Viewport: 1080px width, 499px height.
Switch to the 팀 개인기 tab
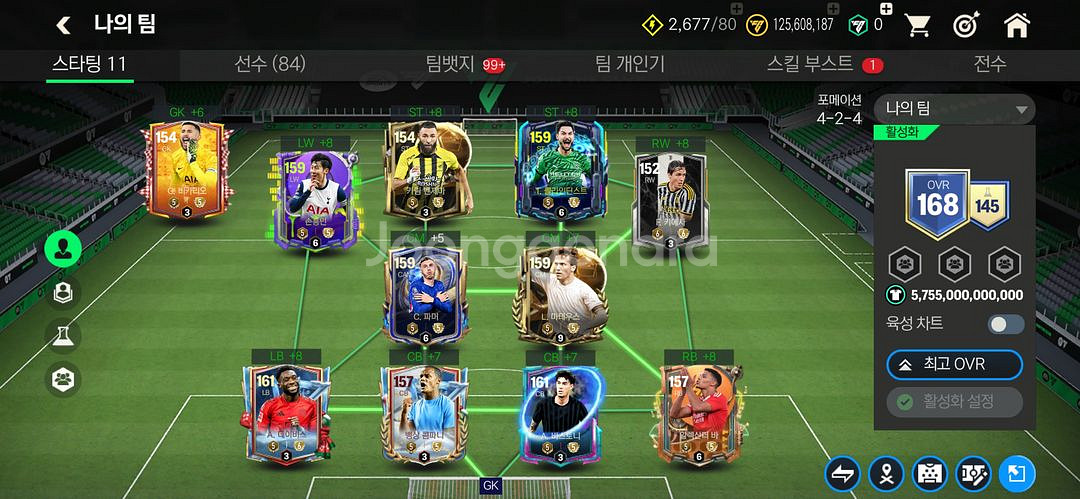629,64
